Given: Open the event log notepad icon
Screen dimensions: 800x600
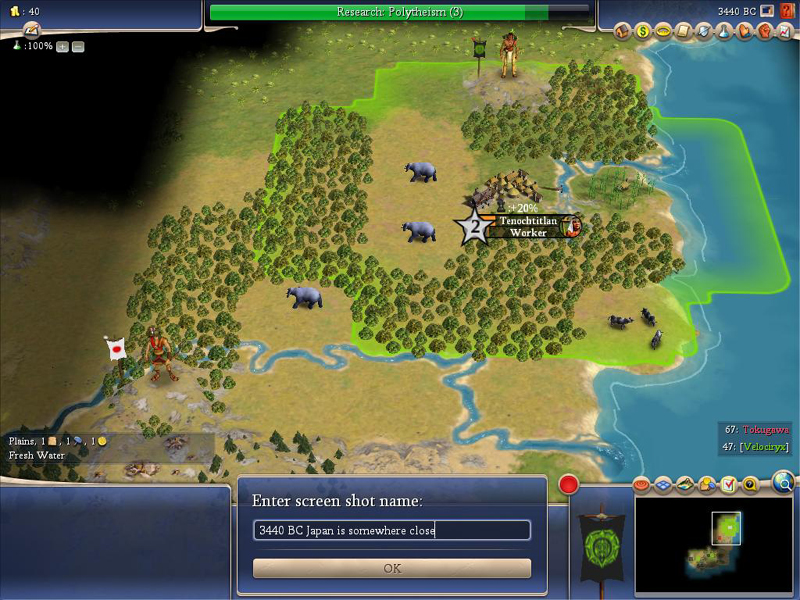Looking at the screenshot, I should click(x=31, y=30).
